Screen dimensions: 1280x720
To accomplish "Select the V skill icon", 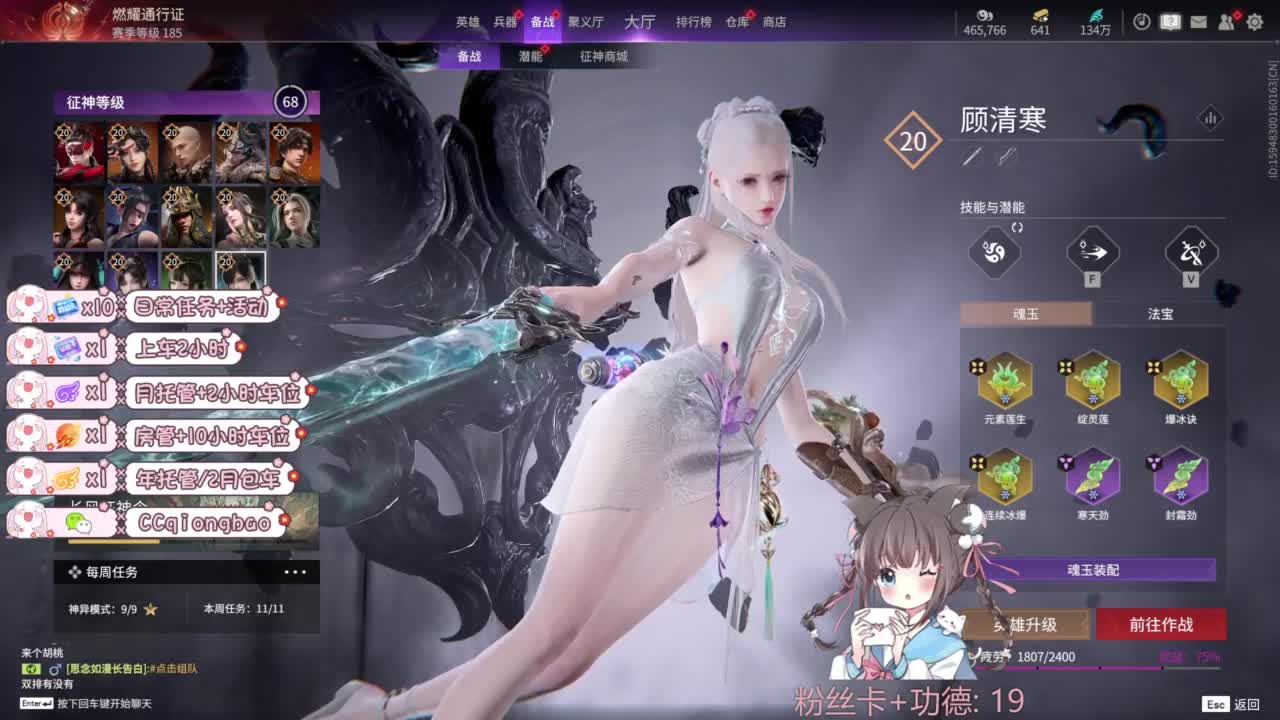I will (x=1189, y=255).
